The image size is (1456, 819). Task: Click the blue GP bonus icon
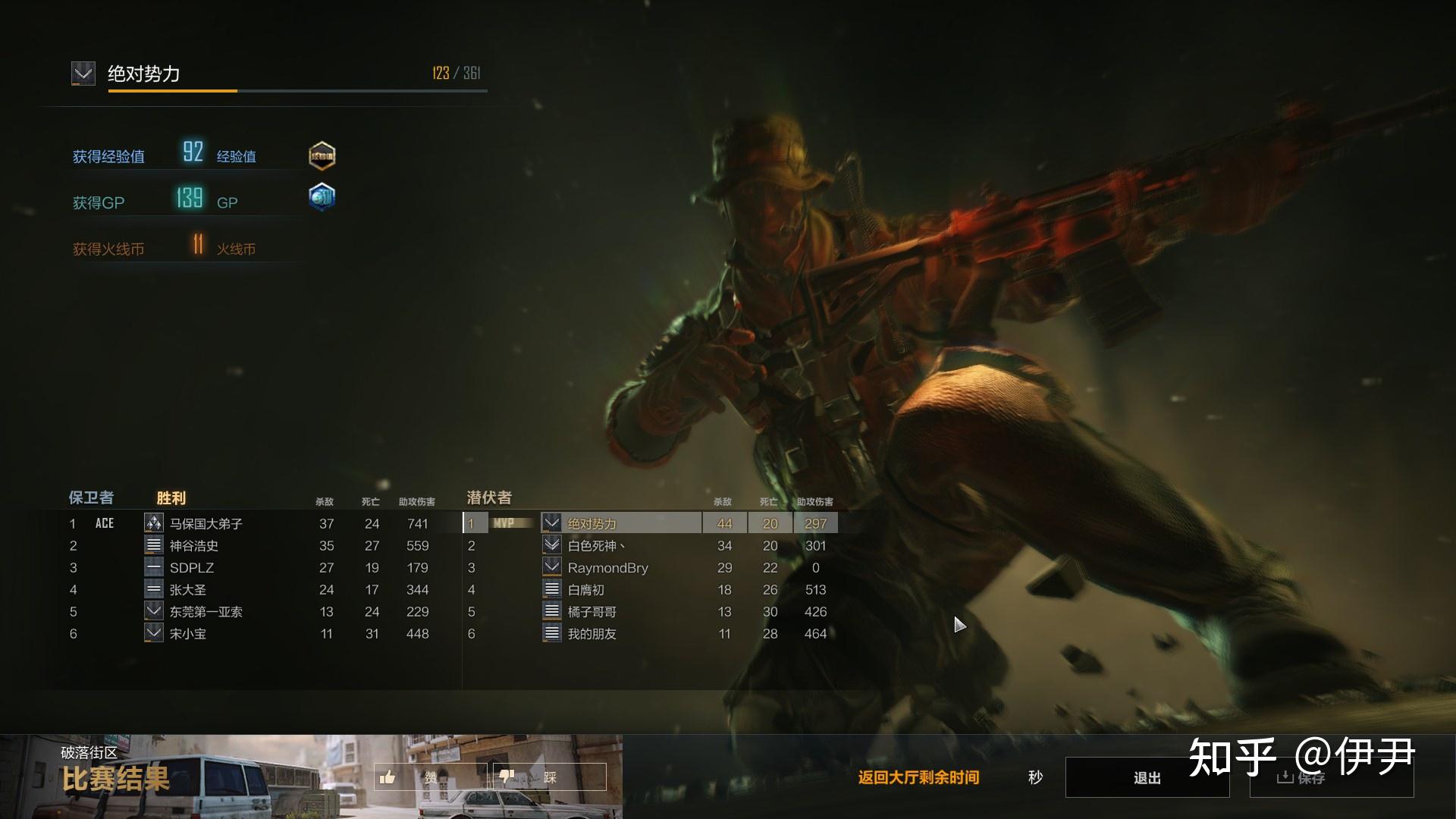[322, 197]
